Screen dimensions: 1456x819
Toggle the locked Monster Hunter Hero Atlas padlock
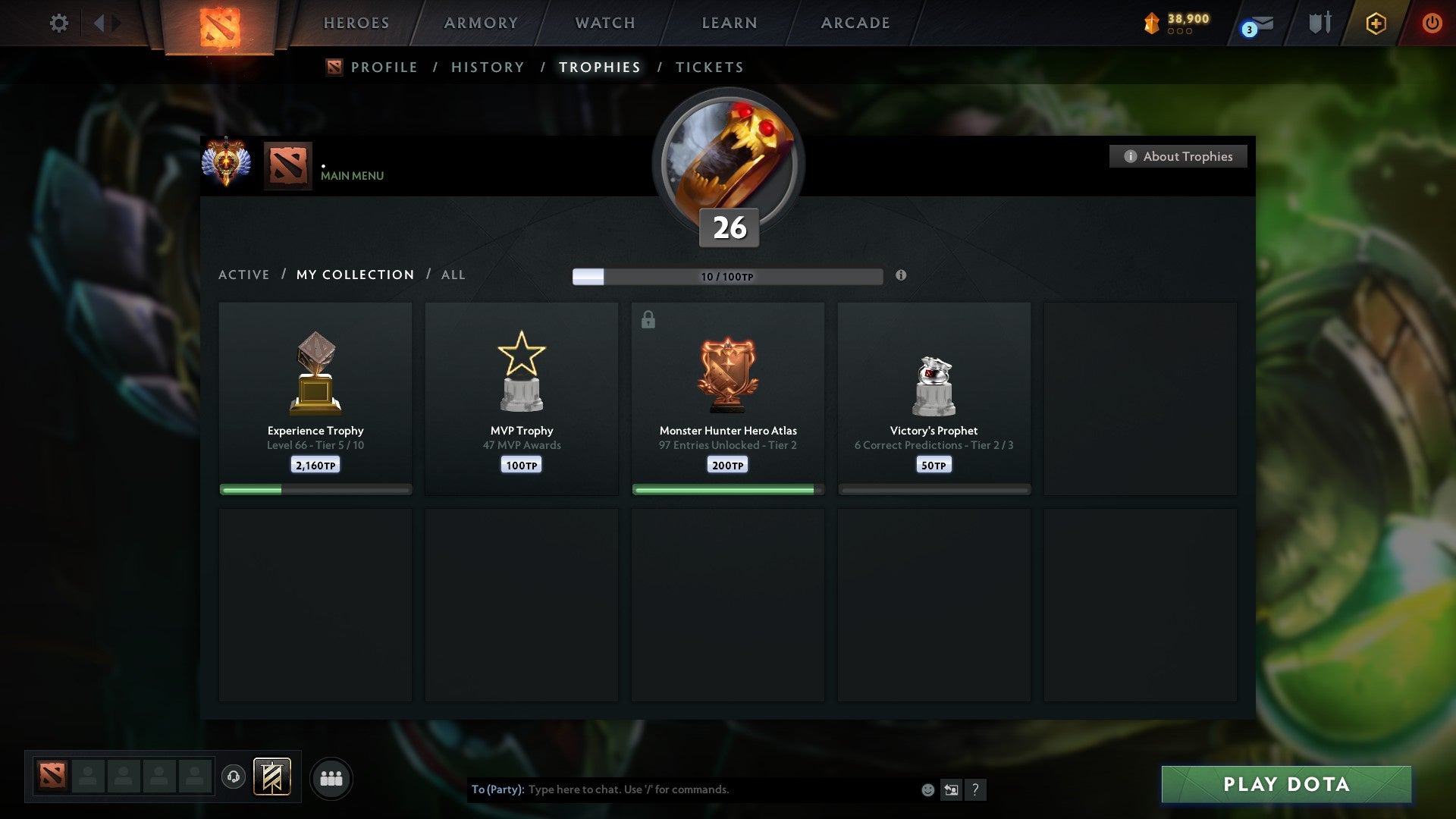tap(647, 319)
